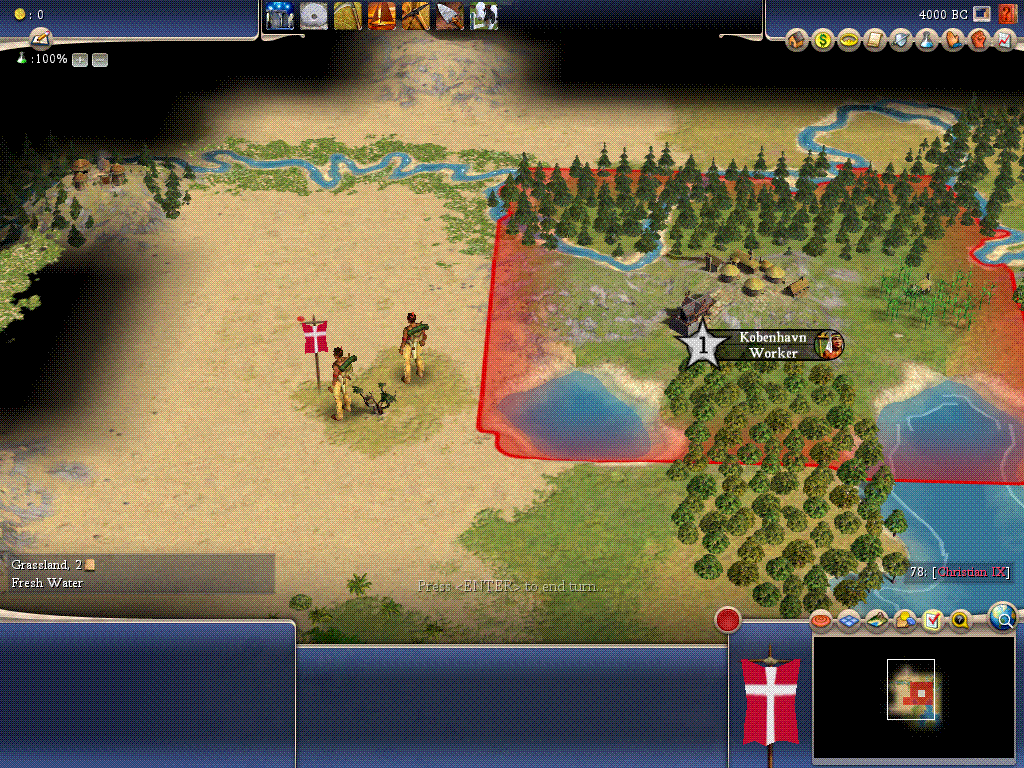Screen dimensions: 1024x768
Task: Open the main menu window icon
Action: [982, 14]
